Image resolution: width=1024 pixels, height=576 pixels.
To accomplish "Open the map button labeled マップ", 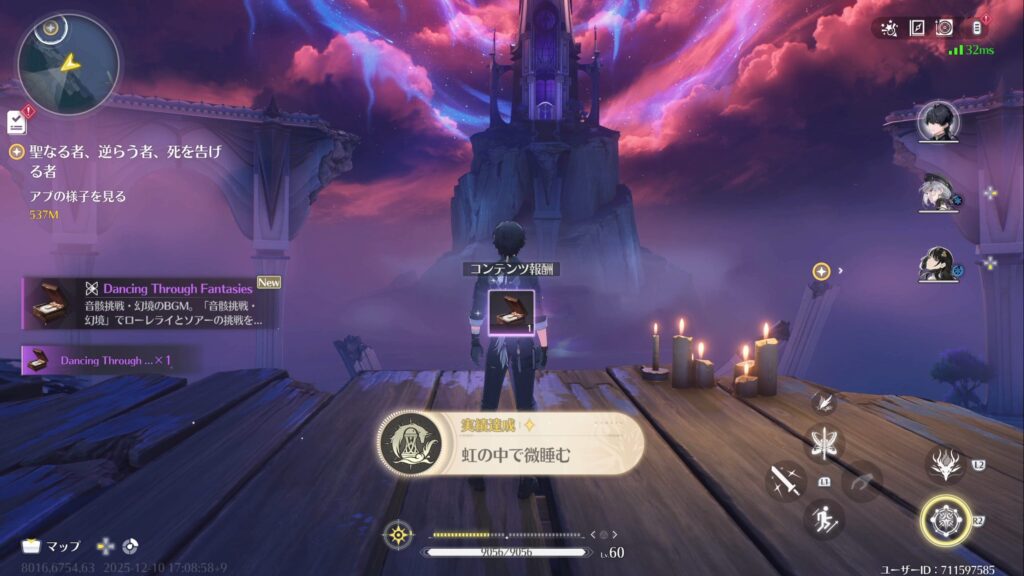I will pyautogui.click(x=52, y=546).
